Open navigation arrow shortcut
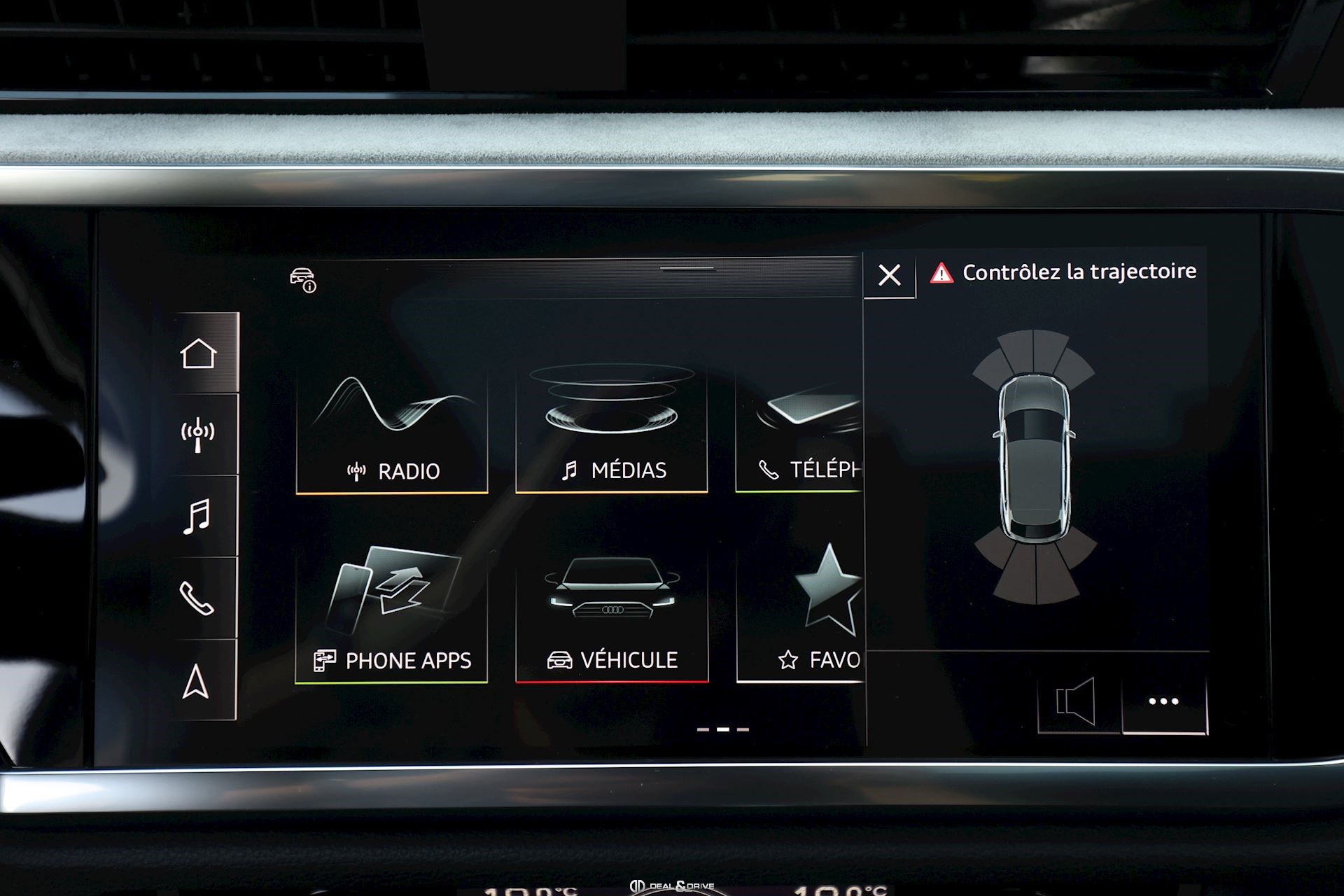The width and height of the screenshot is (1344, 896). [x=197, y=681]
